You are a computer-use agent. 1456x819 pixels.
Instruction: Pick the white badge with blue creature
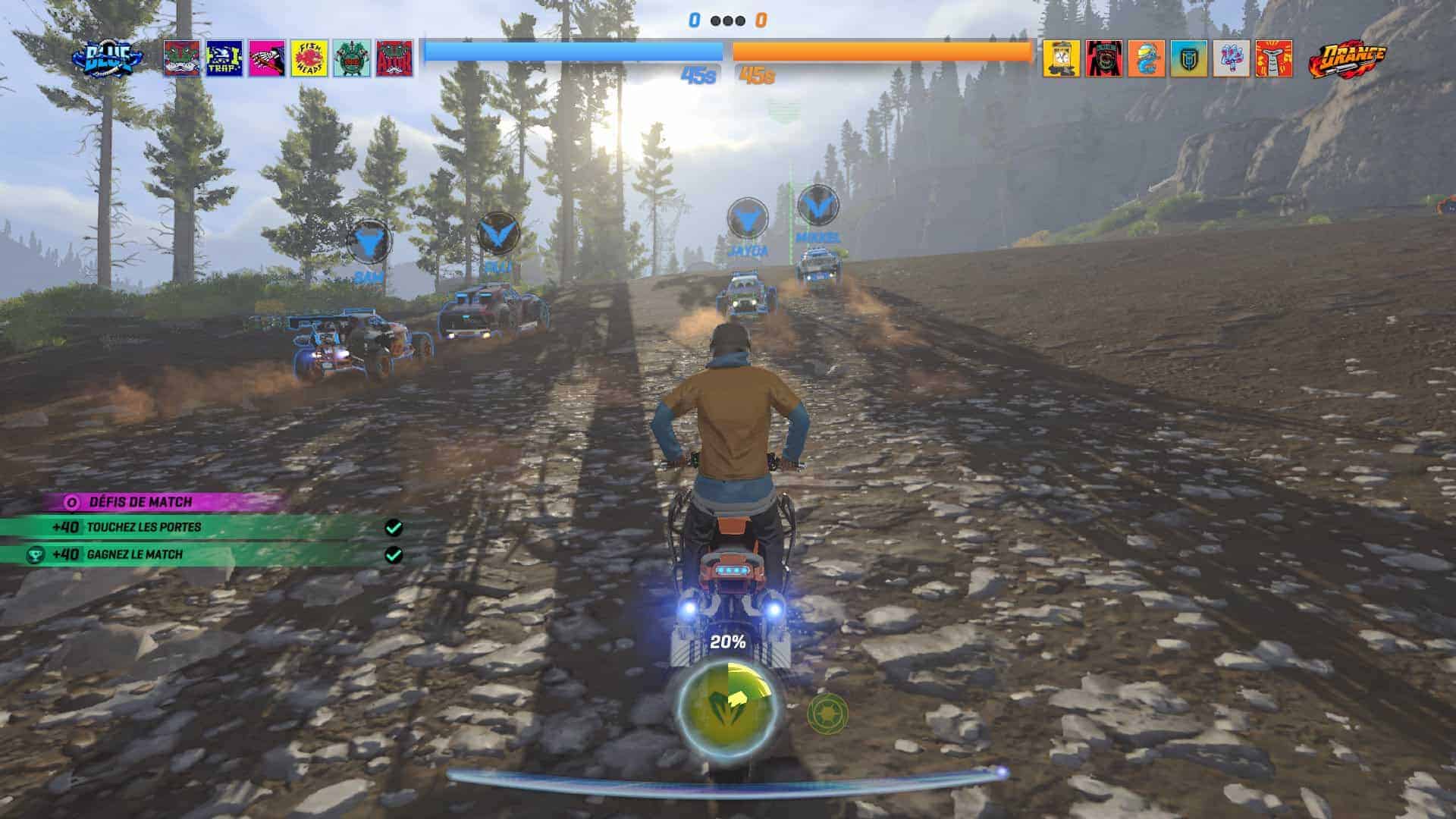point(1231,58)
